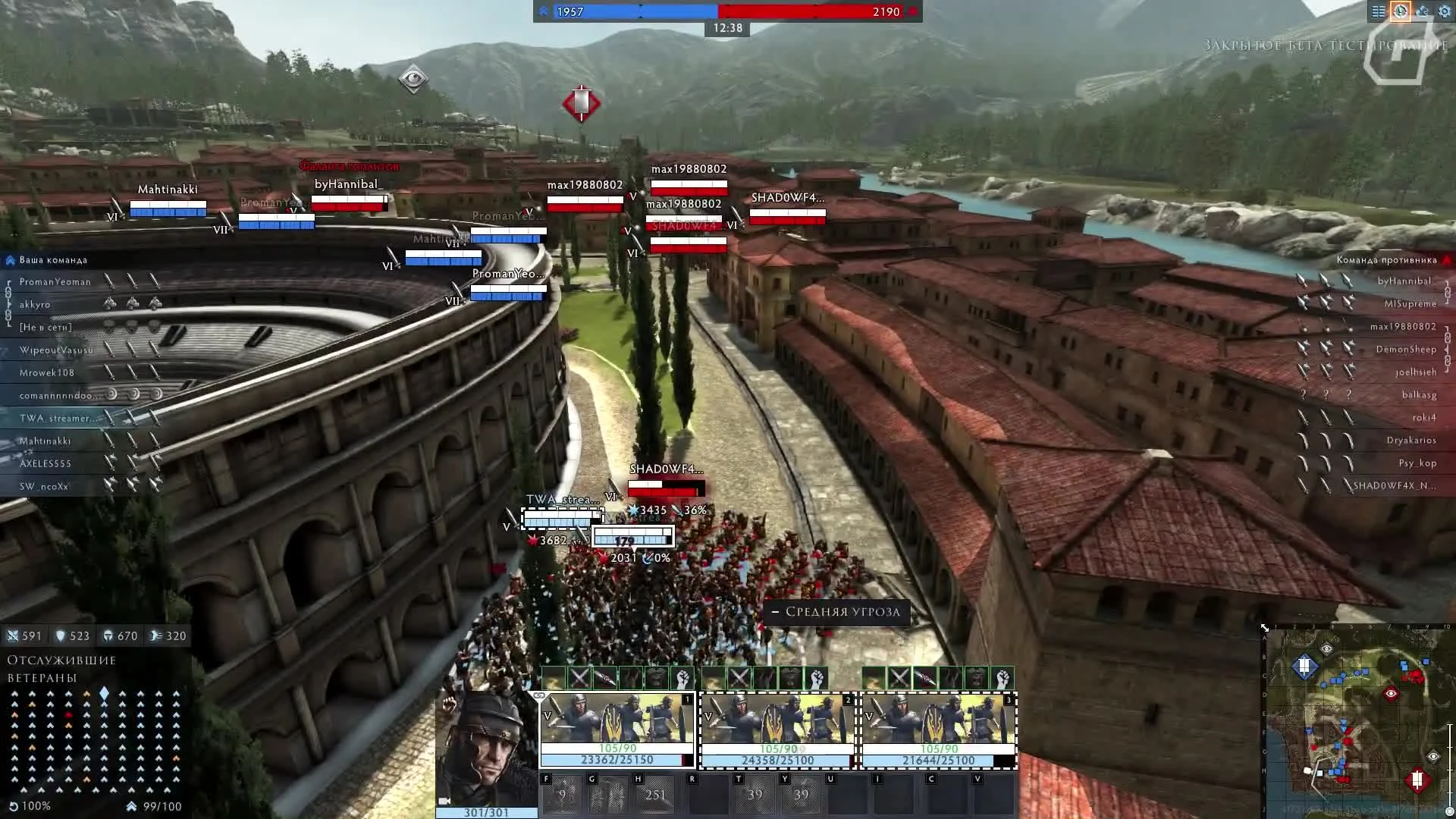Select the highlighted clock objective icon top right
The width and height of the screenshot is (1456, 819).
1401,11
